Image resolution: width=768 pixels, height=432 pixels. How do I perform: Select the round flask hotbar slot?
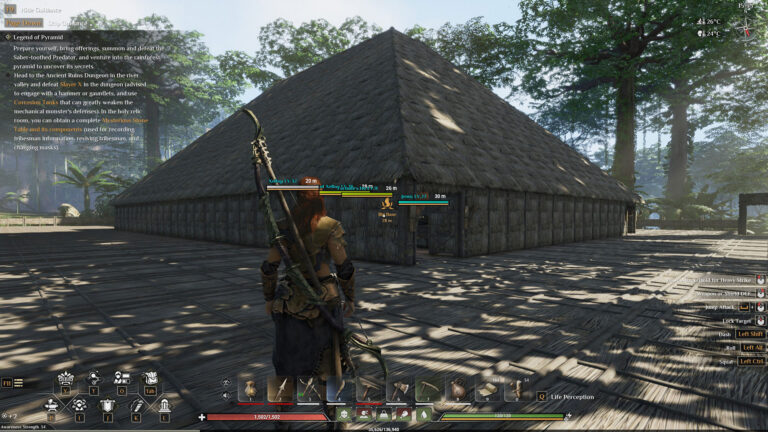coord(458,389)
